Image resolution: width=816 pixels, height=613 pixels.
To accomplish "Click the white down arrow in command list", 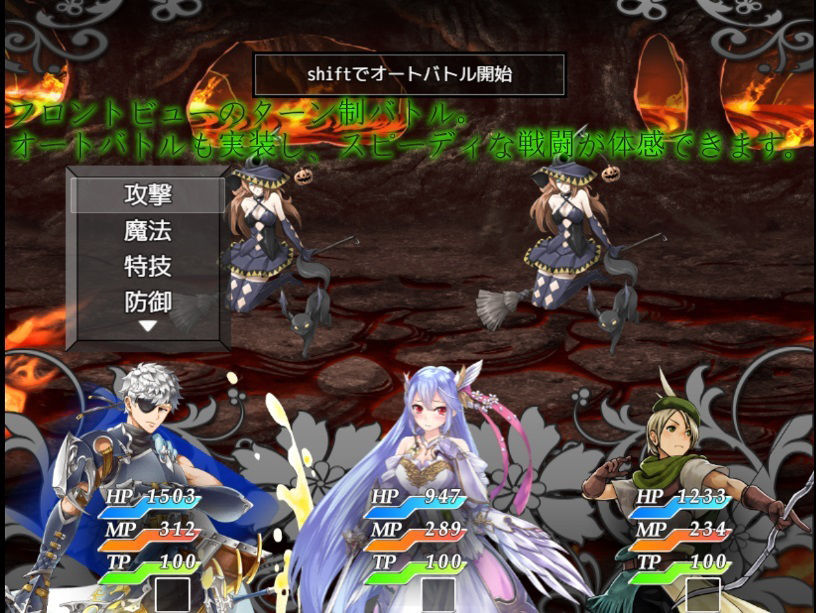I will pos(148,326).
